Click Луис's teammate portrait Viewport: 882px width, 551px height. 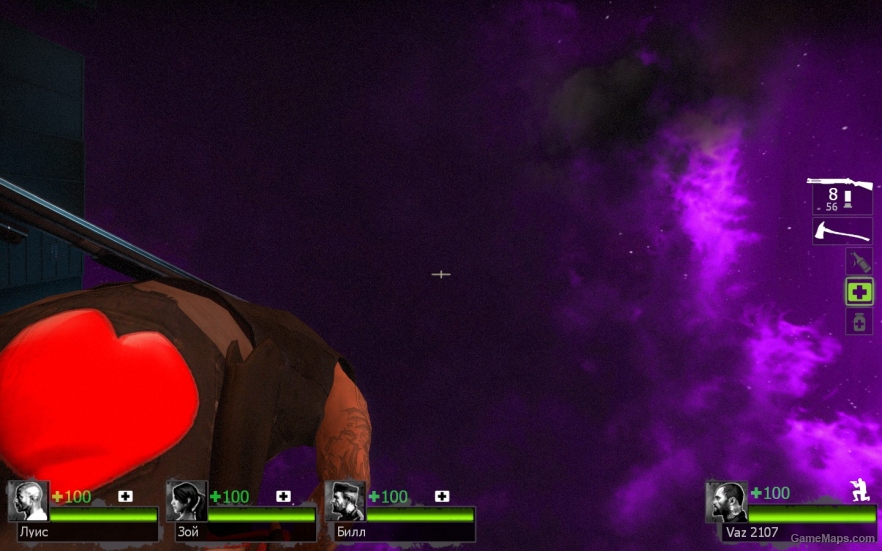click(x=28, y=500)
